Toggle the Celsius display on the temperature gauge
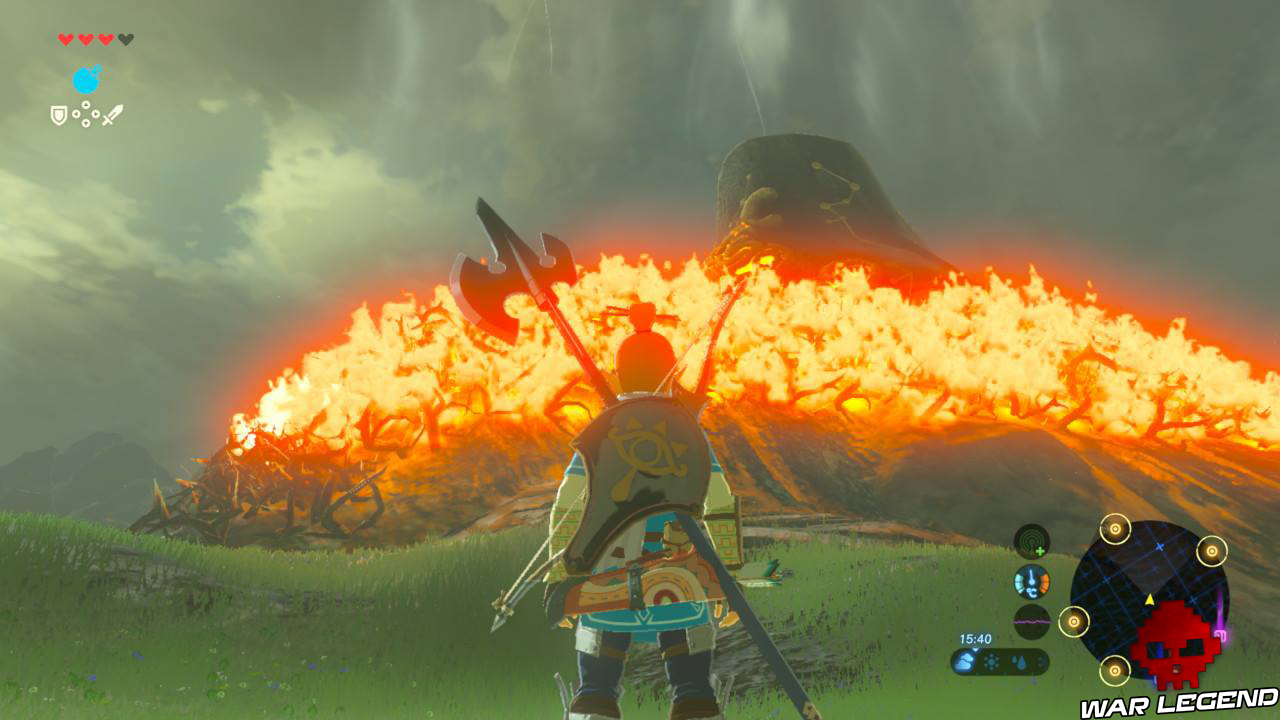Screen dimensions: 1280x720 (x=1032, y=592)
